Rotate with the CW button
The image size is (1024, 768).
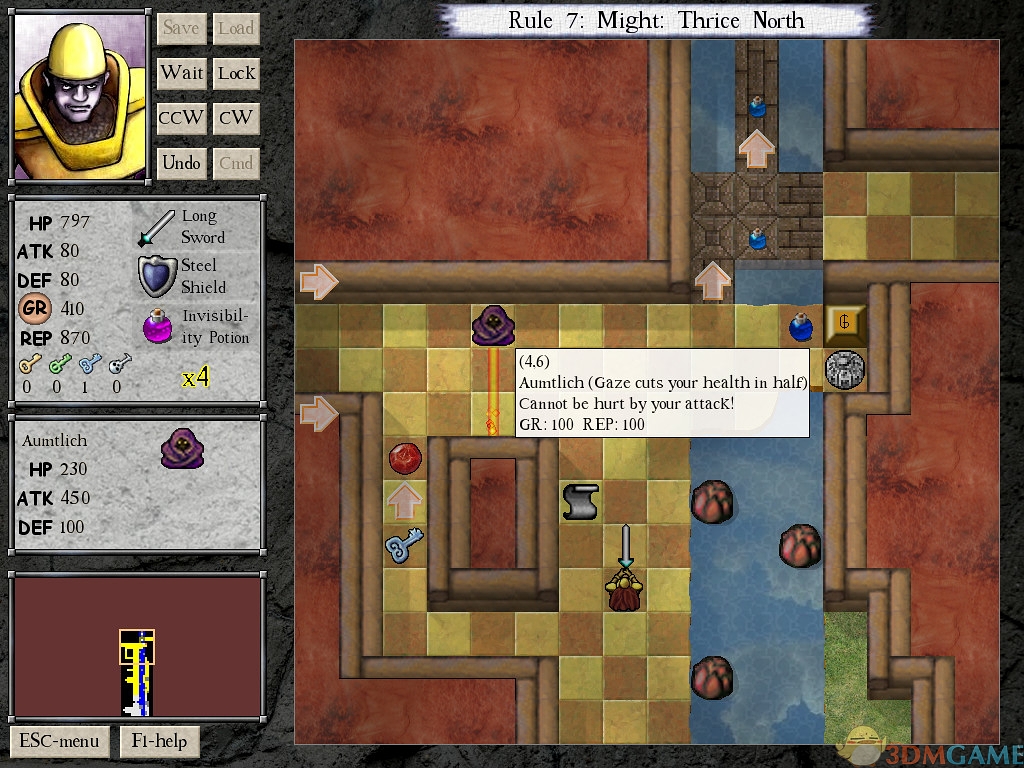[x=236, y=118]
